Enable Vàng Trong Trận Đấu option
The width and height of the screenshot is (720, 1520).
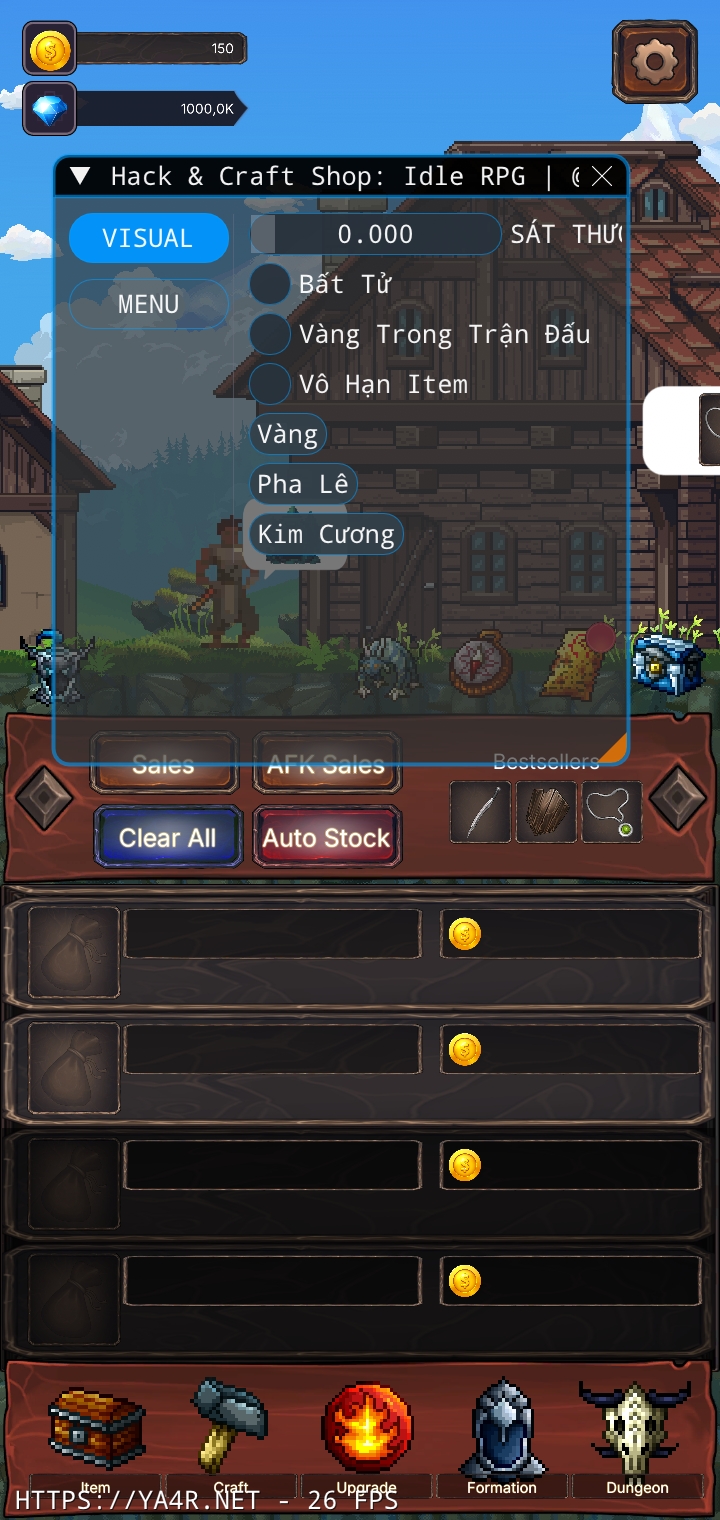269,334
